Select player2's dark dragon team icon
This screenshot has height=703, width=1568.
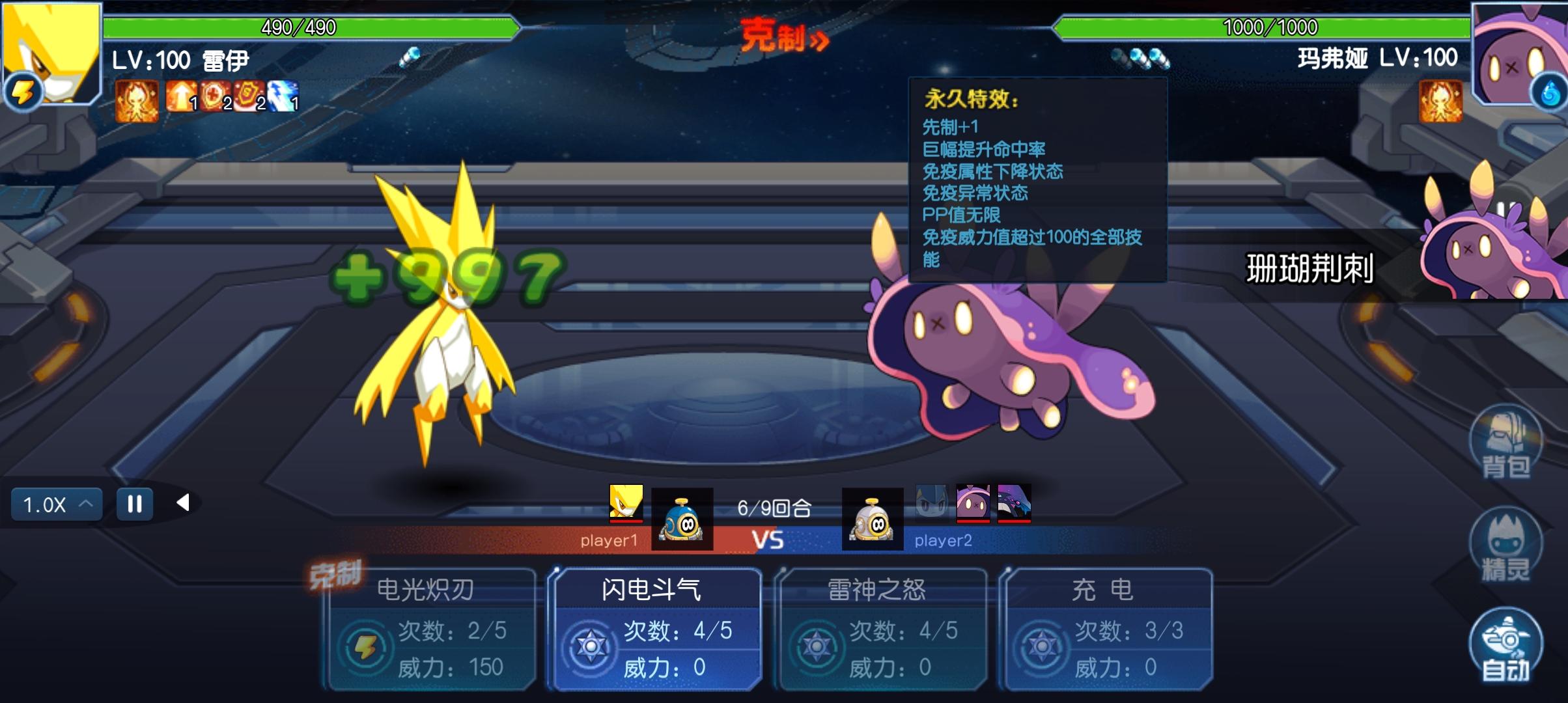1014,503
